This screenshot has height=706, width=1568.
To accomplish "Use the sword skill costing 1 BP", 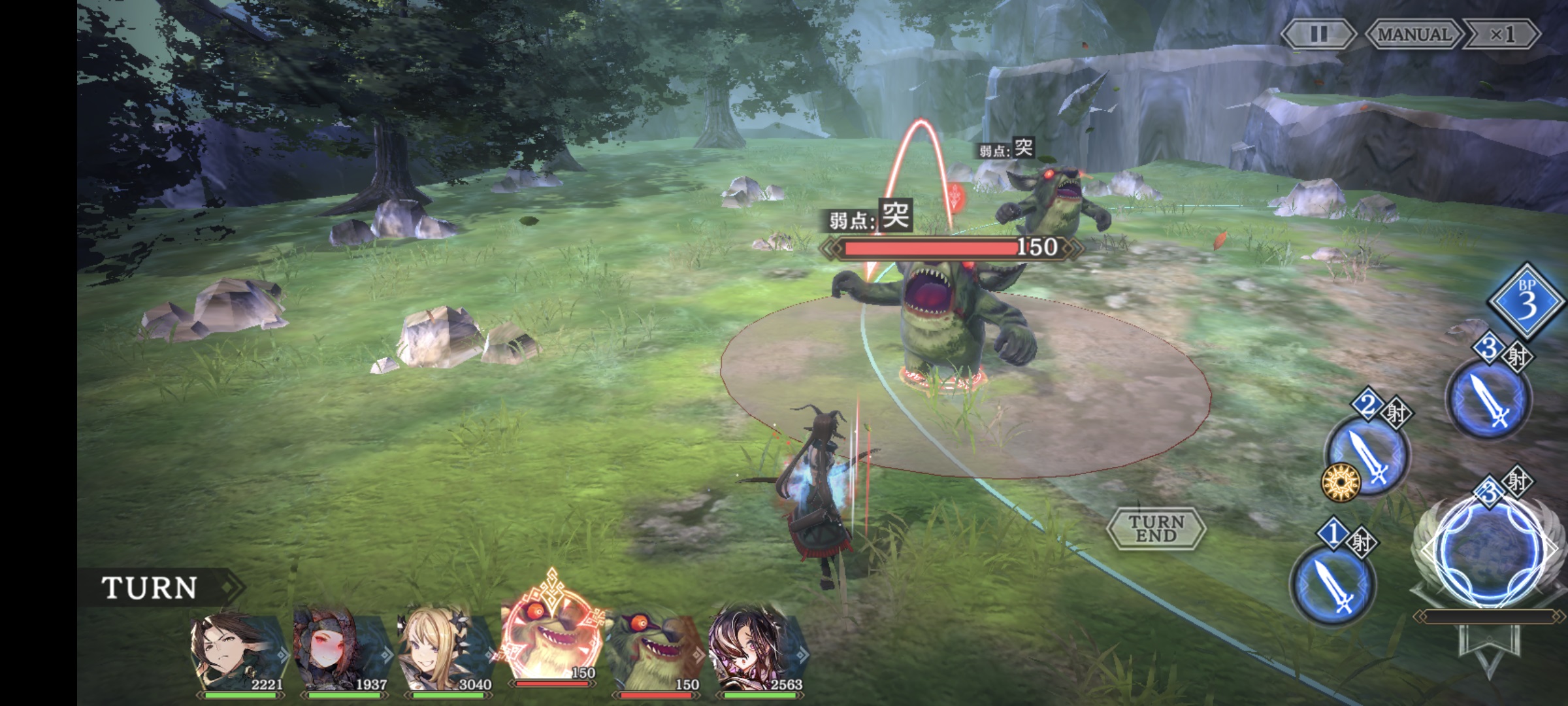I will point(1333,584).
